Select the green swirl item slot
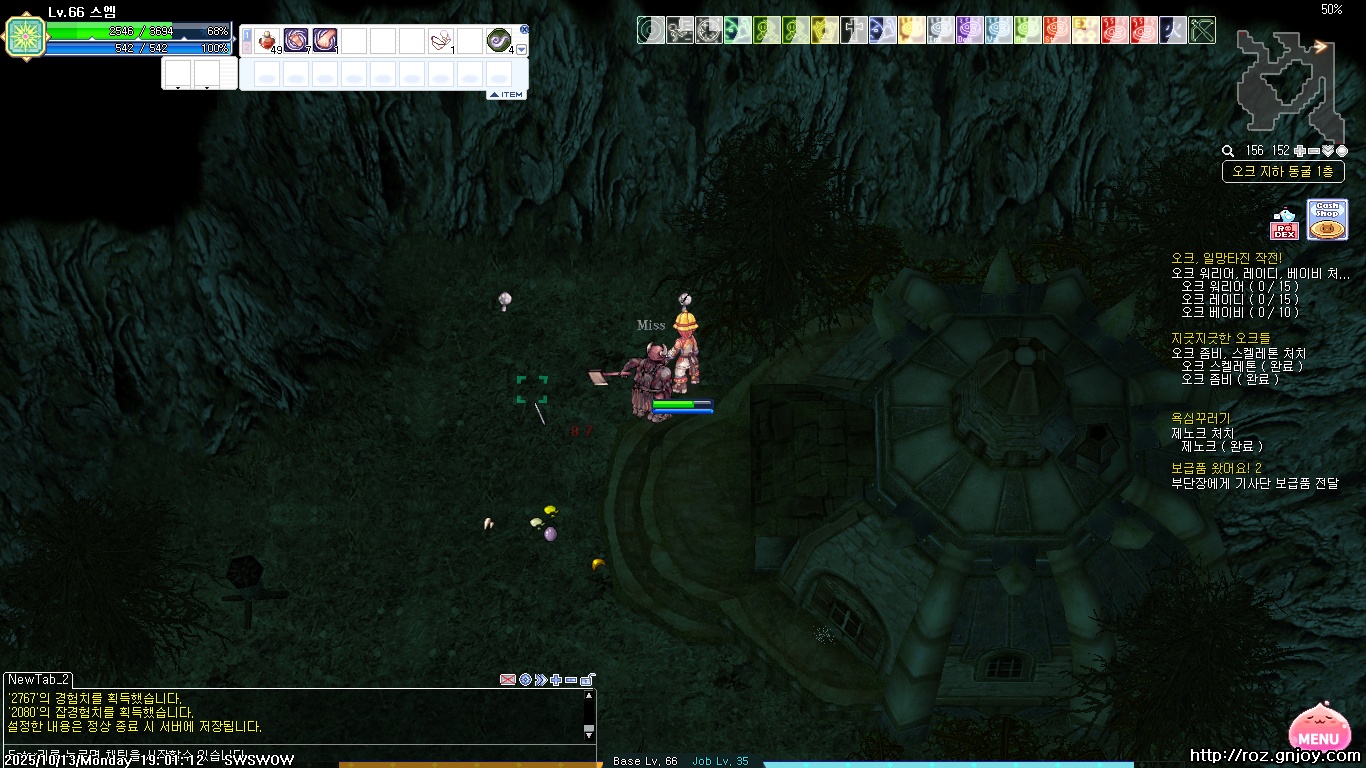 click(498, 40)
